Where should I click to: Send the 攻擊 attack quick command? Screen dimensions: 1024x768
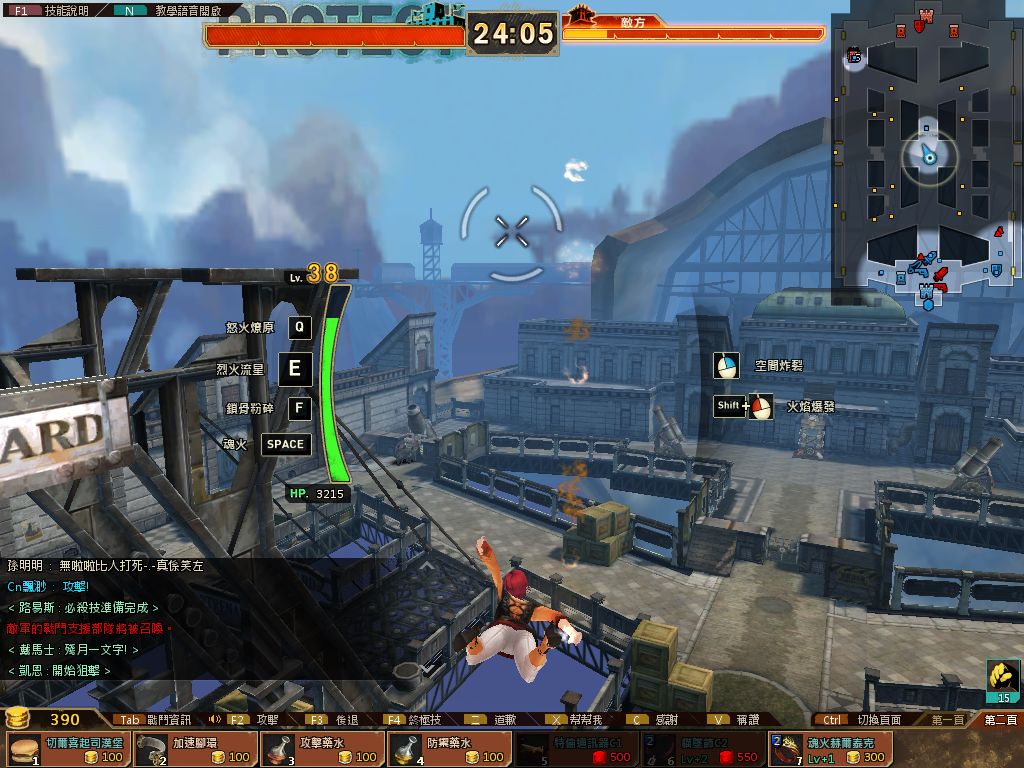coord(256,719)
